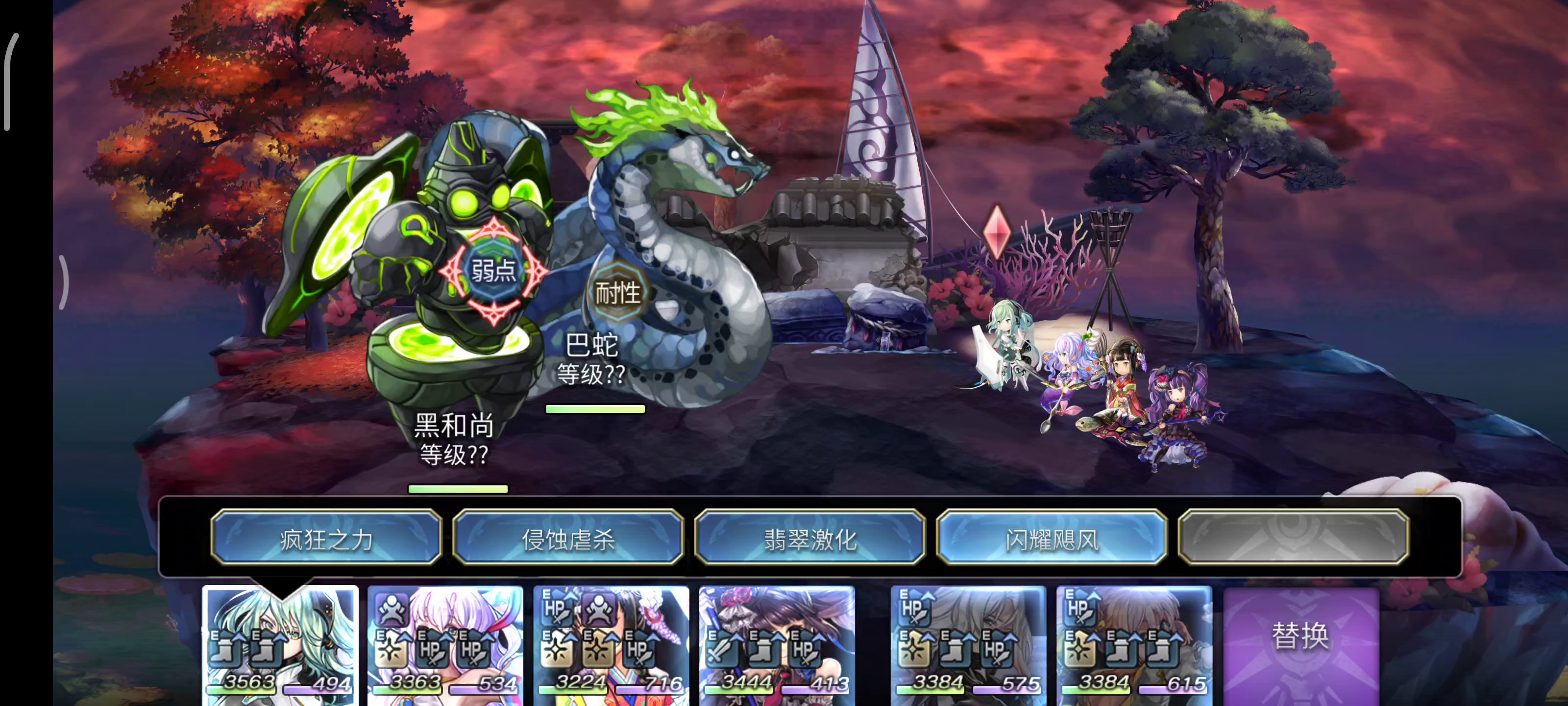Activate the 侵蚀虐杀 skill

[x=568, y=538]
